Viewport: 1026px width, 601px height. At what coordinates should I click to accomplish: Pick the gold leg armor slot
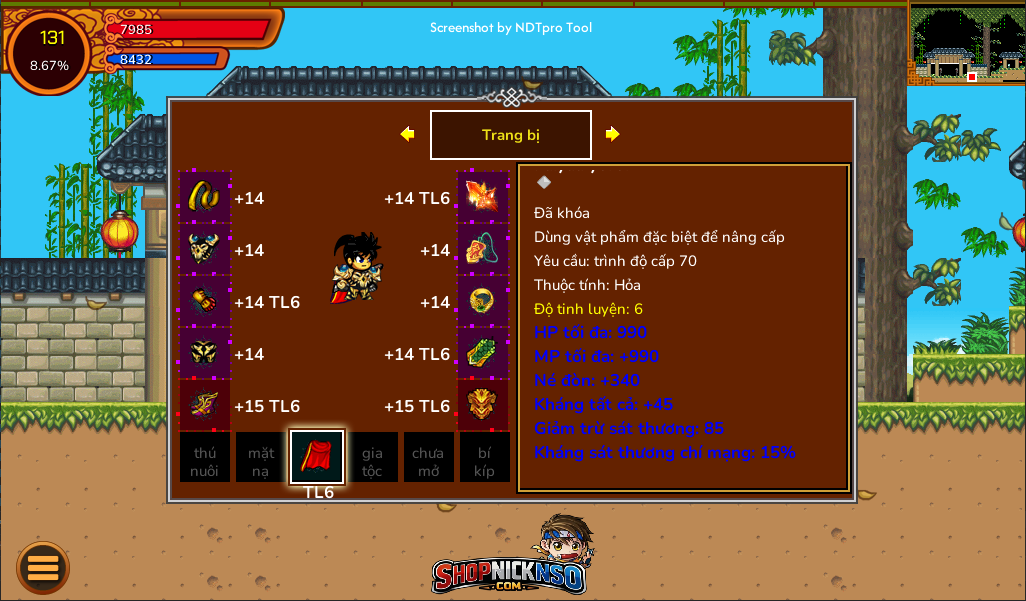pos(205,353)
